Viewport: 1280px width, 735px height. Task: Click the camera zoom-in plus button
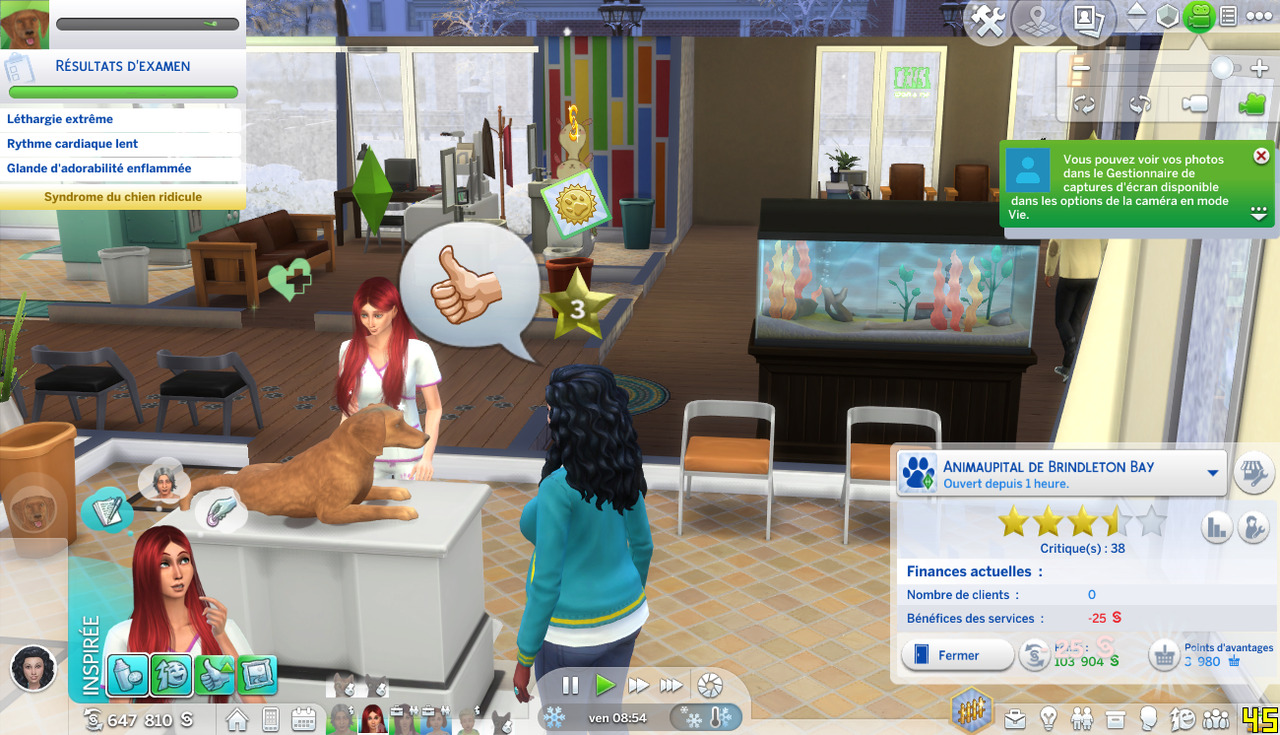[x=1258, y=68]
